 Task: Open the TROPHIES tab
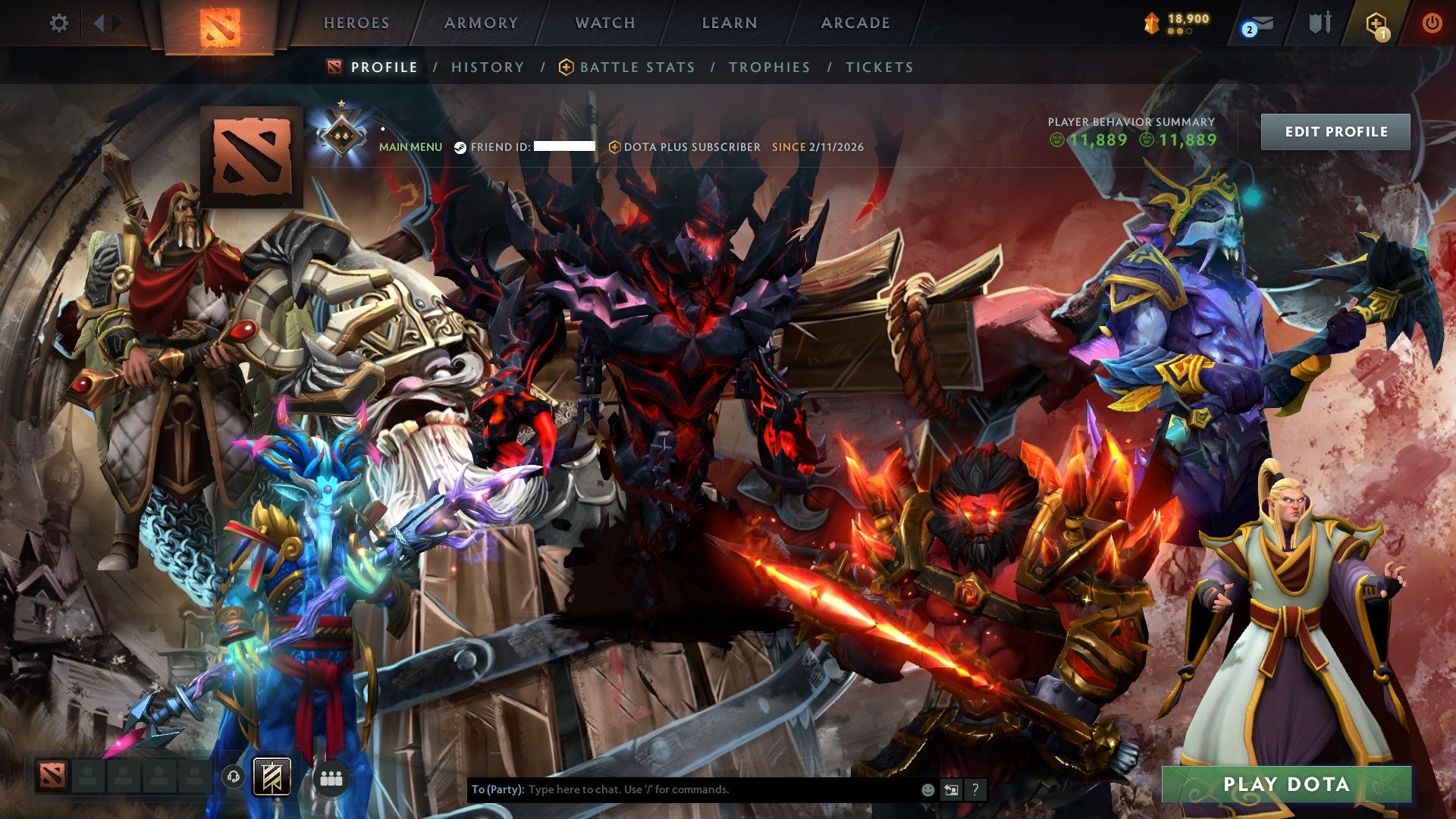coord(768,67)
